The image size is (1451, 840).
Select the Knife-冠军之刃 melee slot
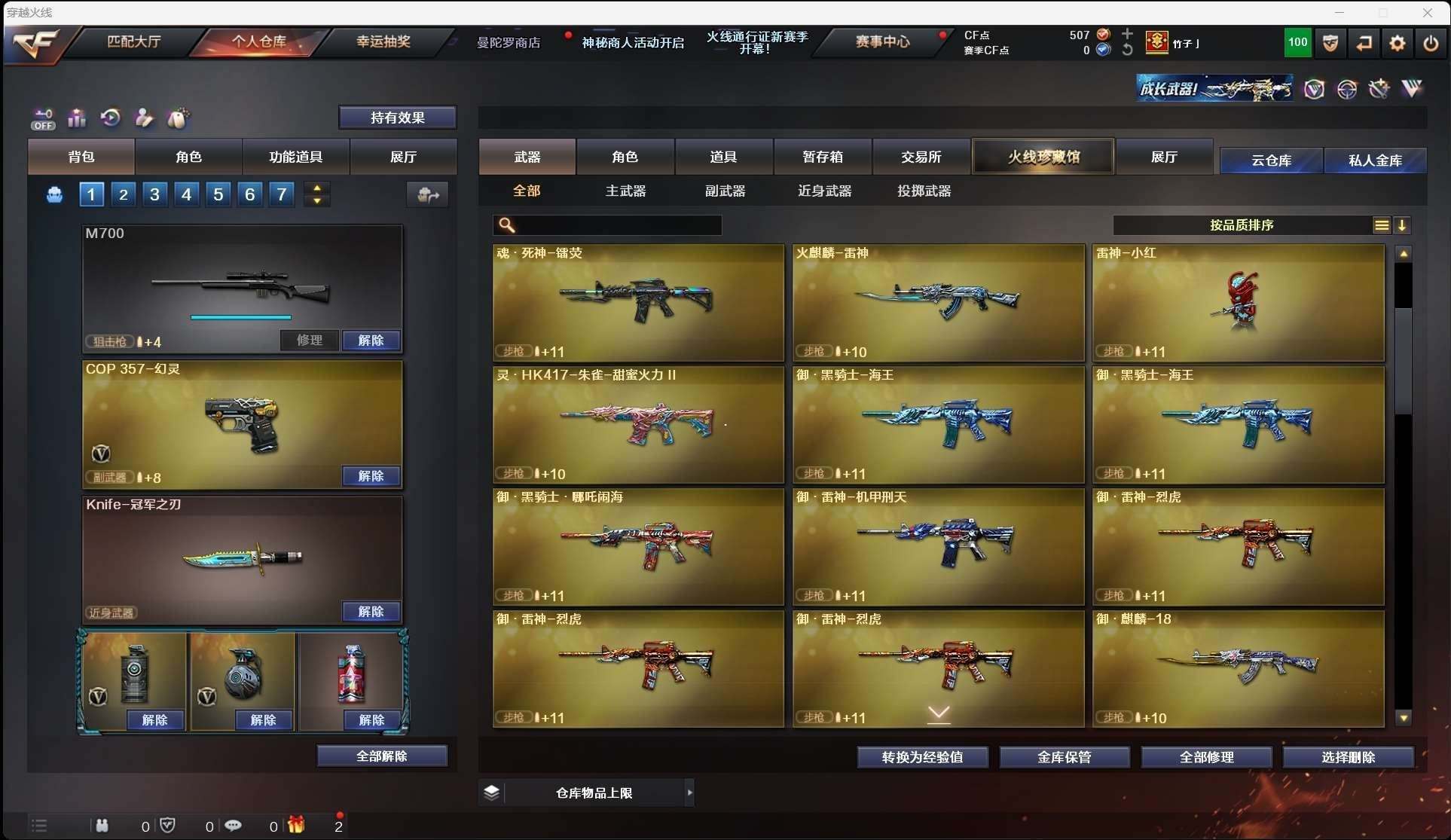(x=242, y=557)
